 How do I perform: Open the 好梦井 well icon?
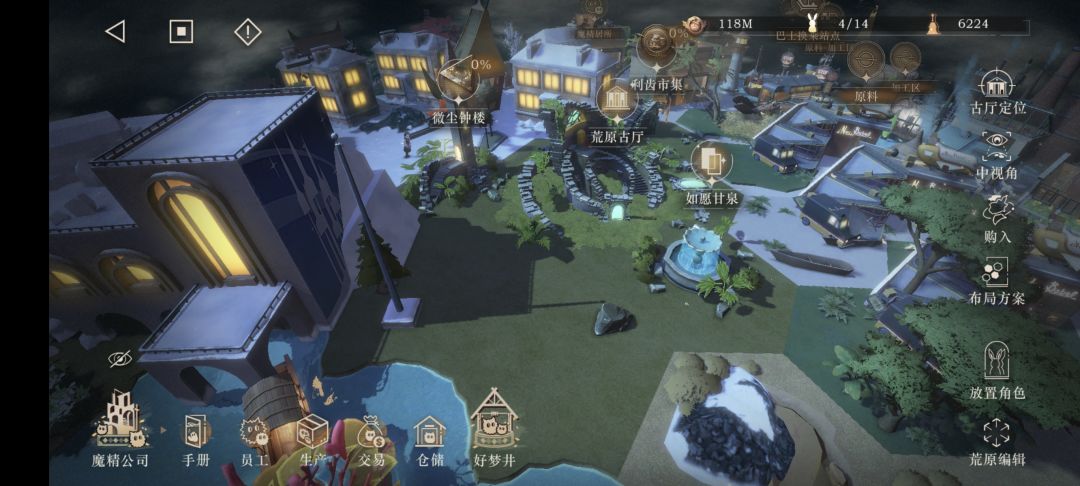pyautogui.click(x=493, y=428)
